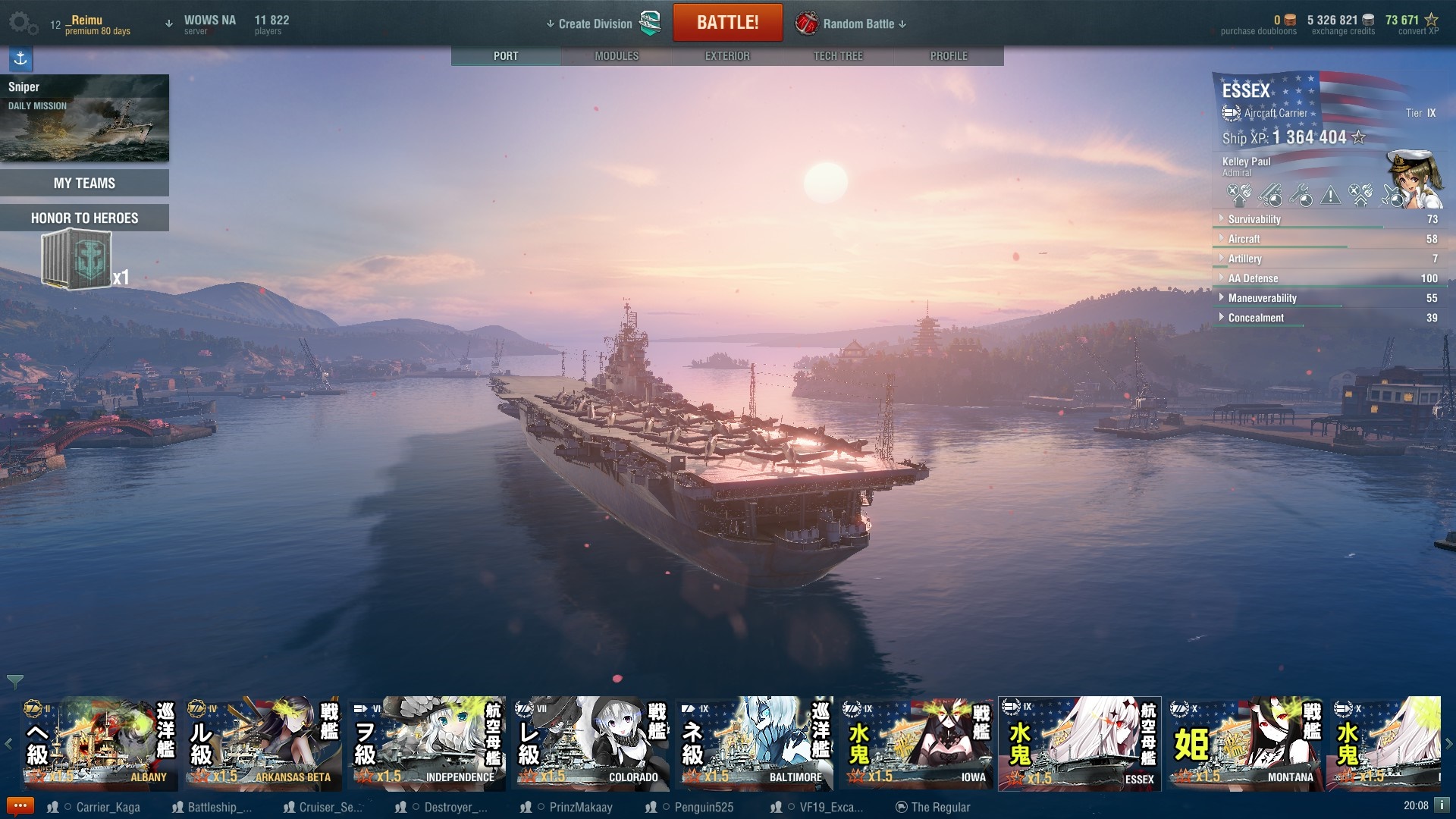The width and height of the screenshot is (1456, 819).
Task: Expand the AA Defense stat
Action: click(1253, 278)
